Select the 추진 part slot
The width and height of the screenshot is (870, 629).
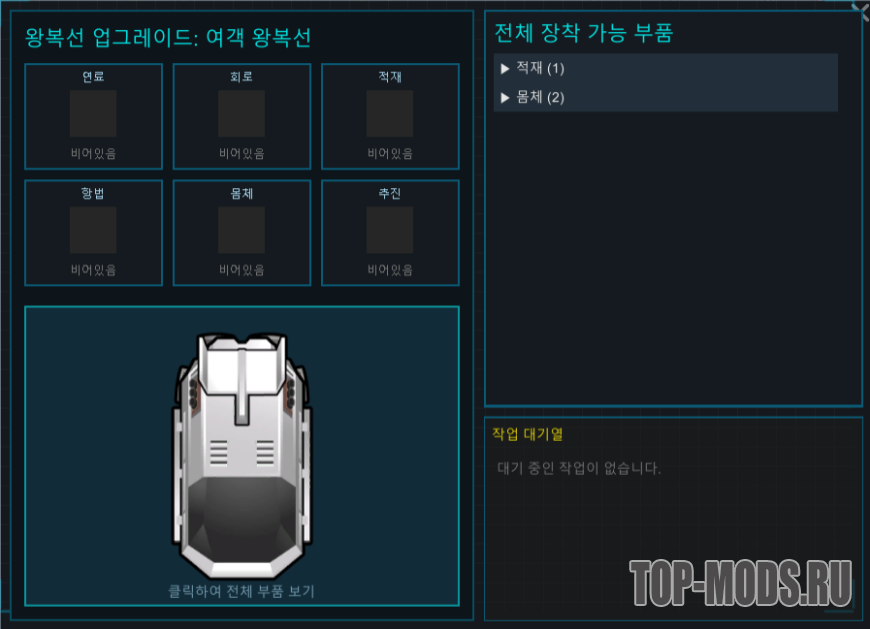390,231
